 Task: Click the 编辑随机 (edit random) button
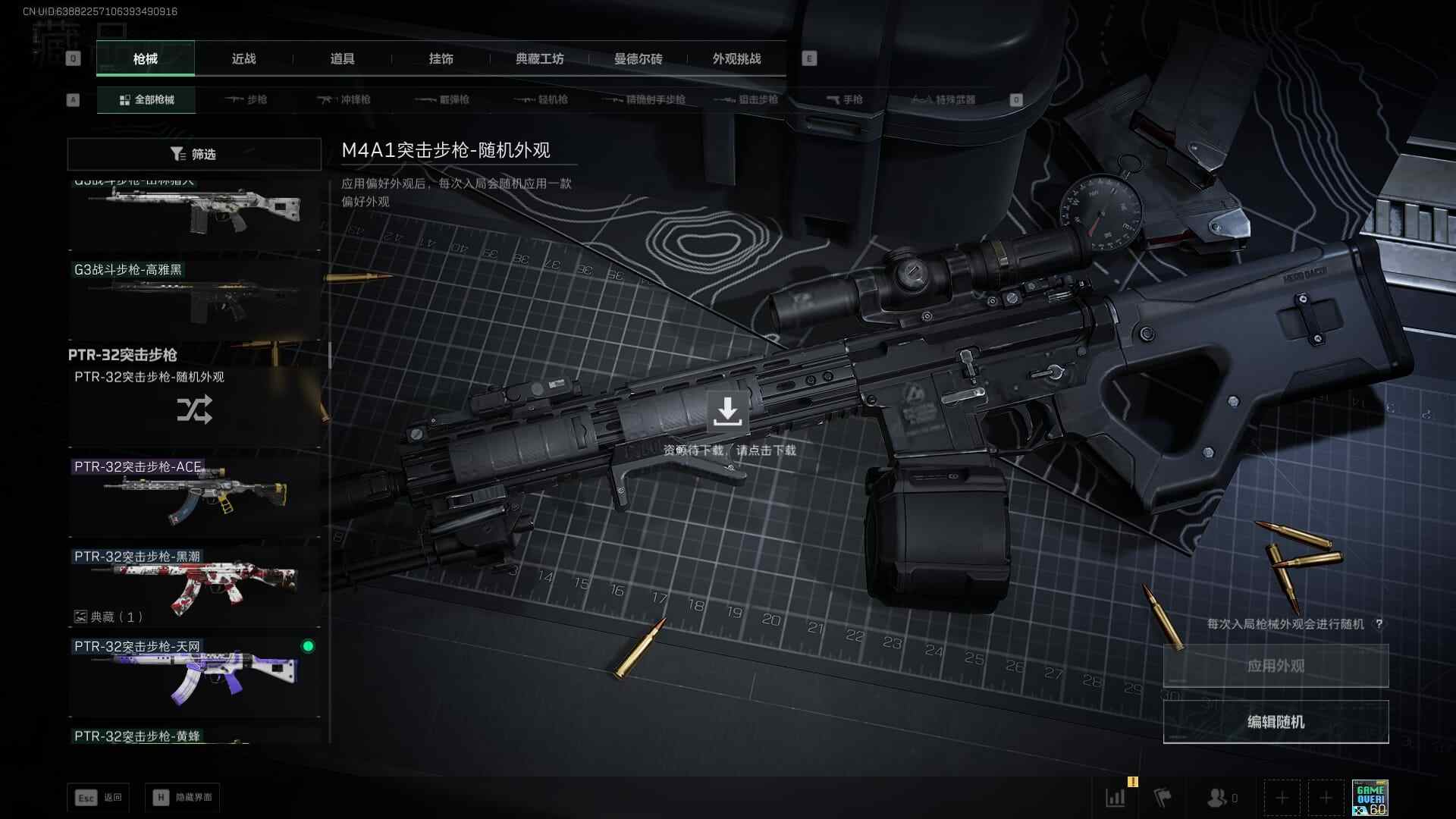pos(1276,722)
